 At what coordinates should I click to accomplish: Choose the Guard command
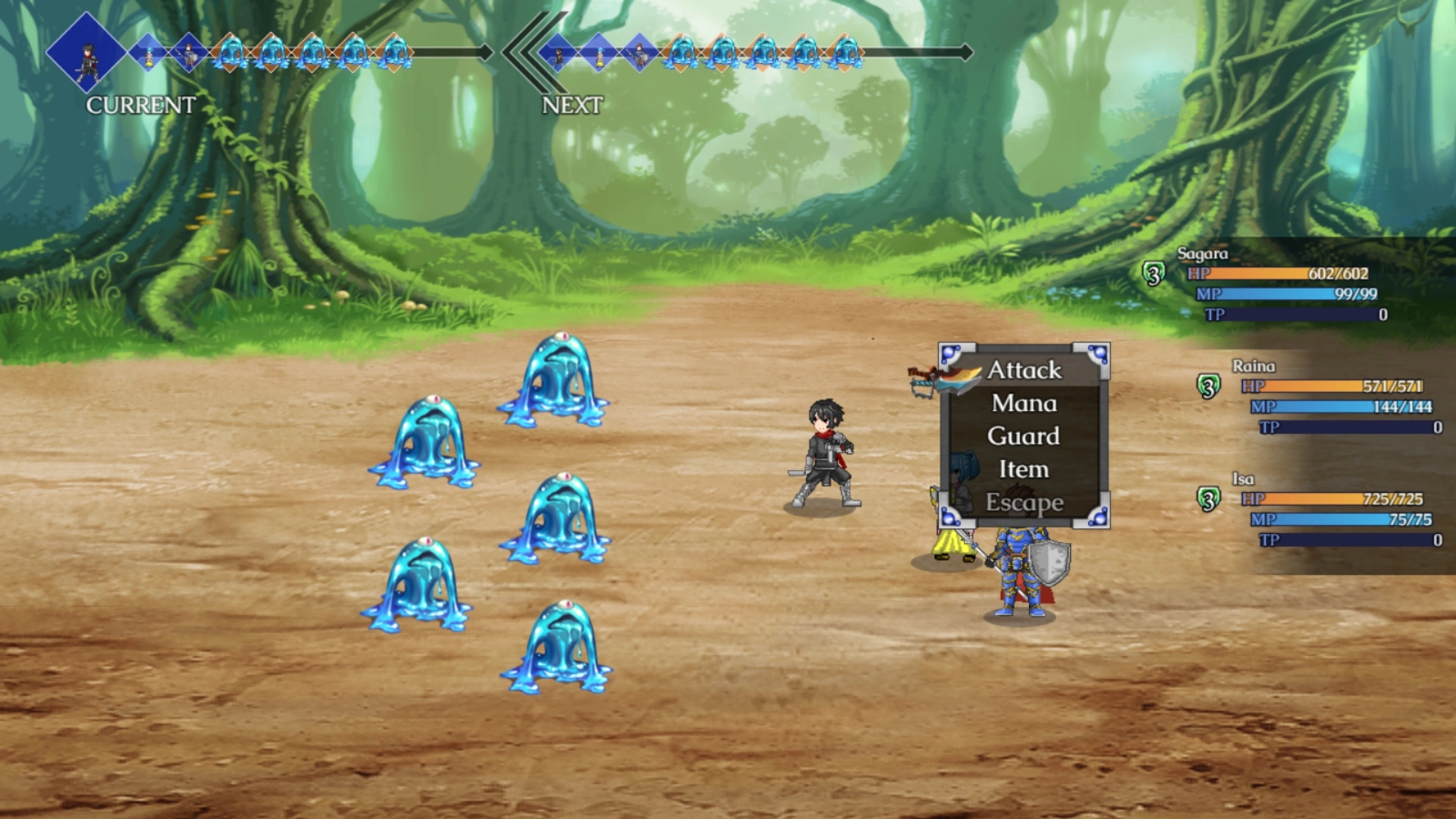point(1023,436)
